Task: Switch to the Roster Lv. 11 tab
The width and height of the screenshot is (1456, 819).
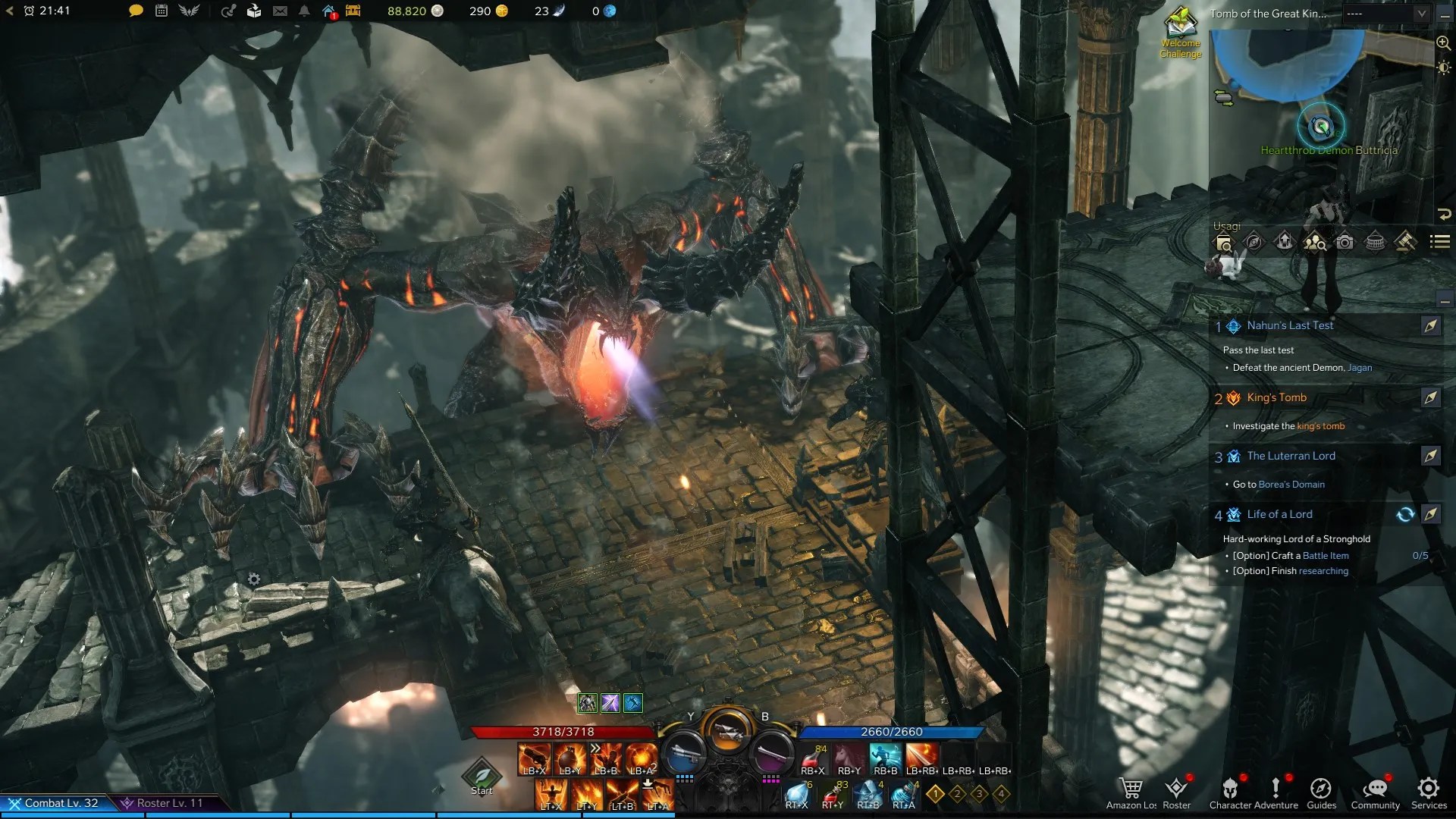Action: 168,802
